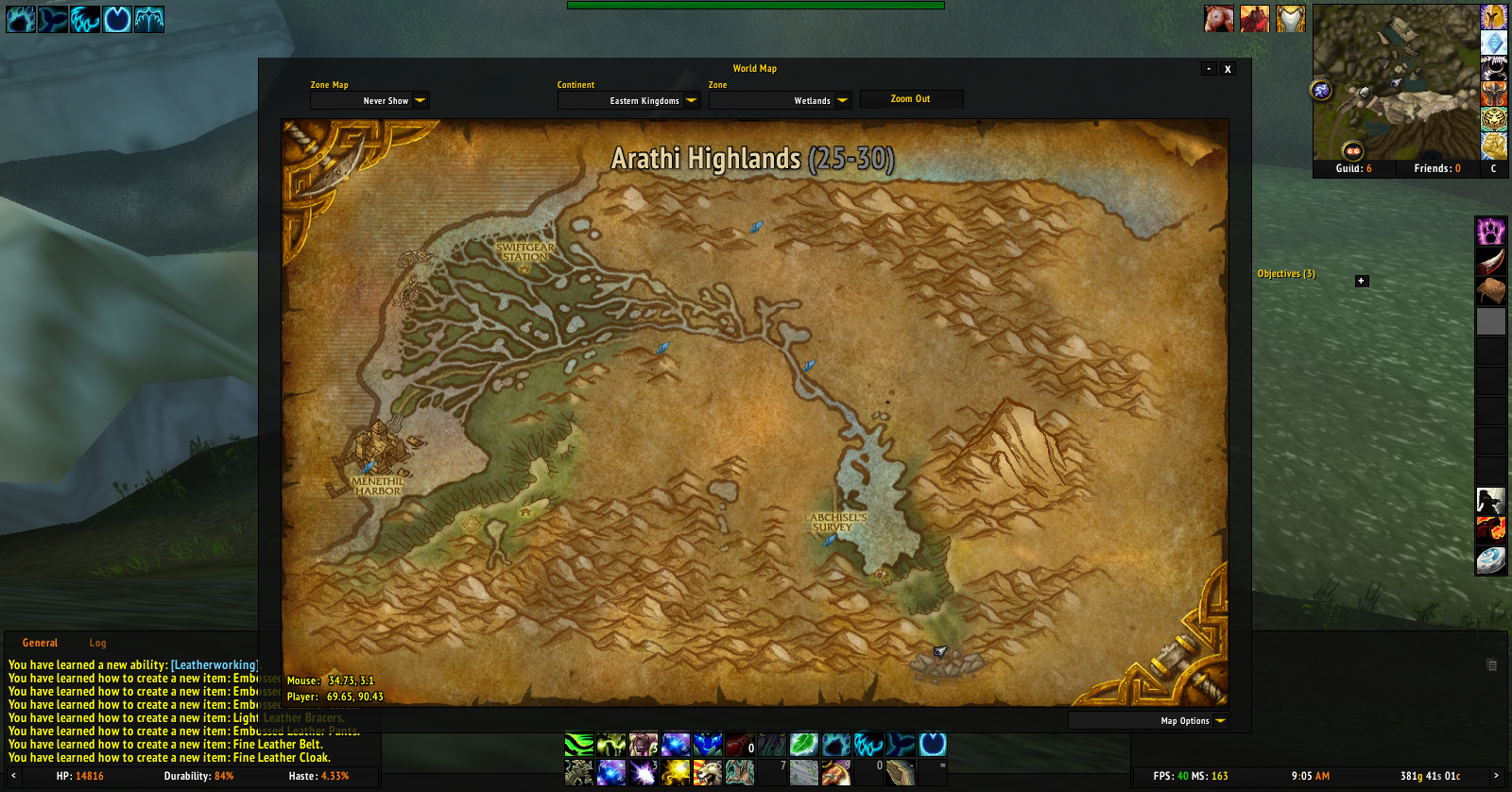Use the red potion flask slot

(740, 745)
